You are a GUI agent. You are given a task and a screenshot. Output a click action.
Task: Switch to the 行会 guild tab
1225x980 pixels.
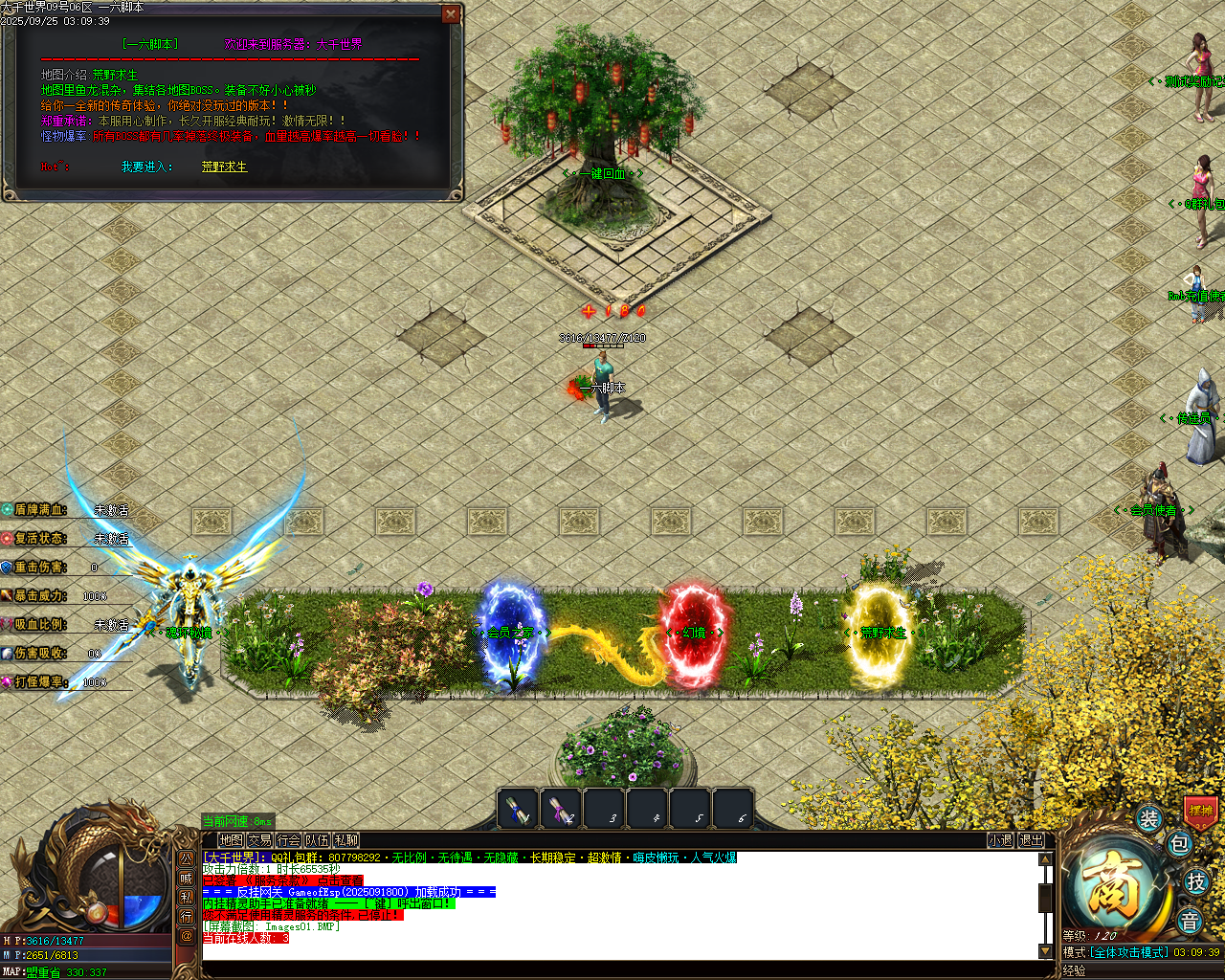287,838
